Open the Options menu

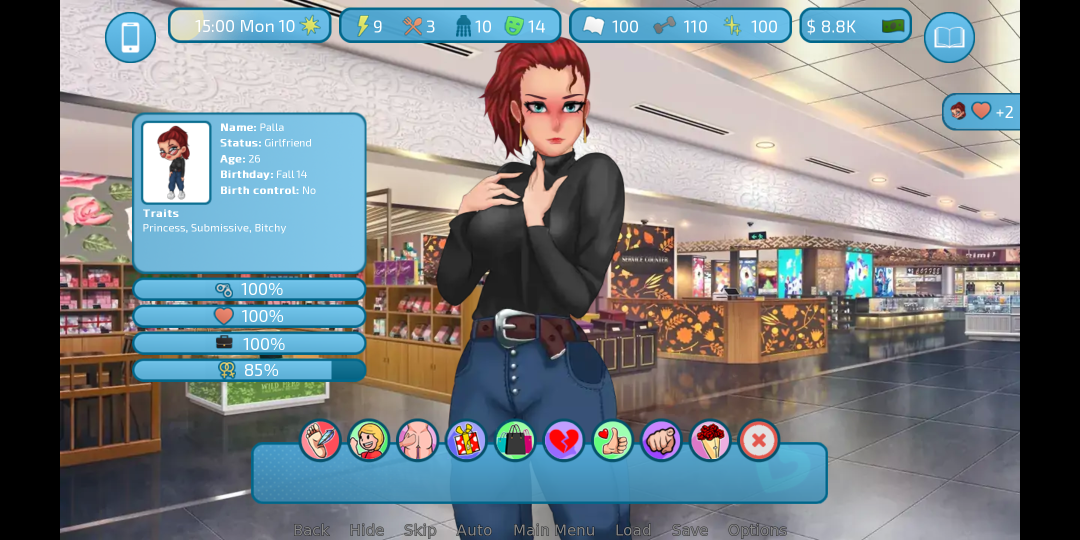click(x=757, y=530)
